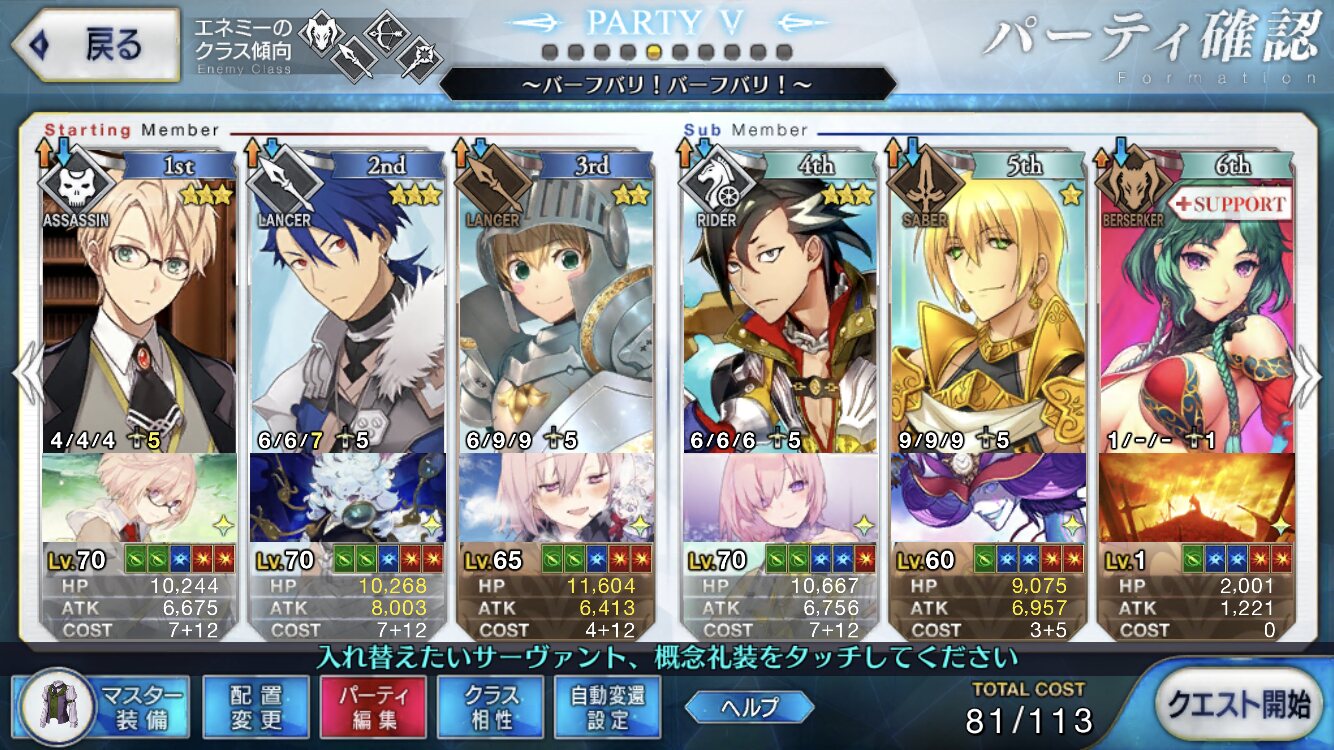Open パーティ編集 party edit
This screenshot has height=750, width=1334.
(x=373, y=707)
